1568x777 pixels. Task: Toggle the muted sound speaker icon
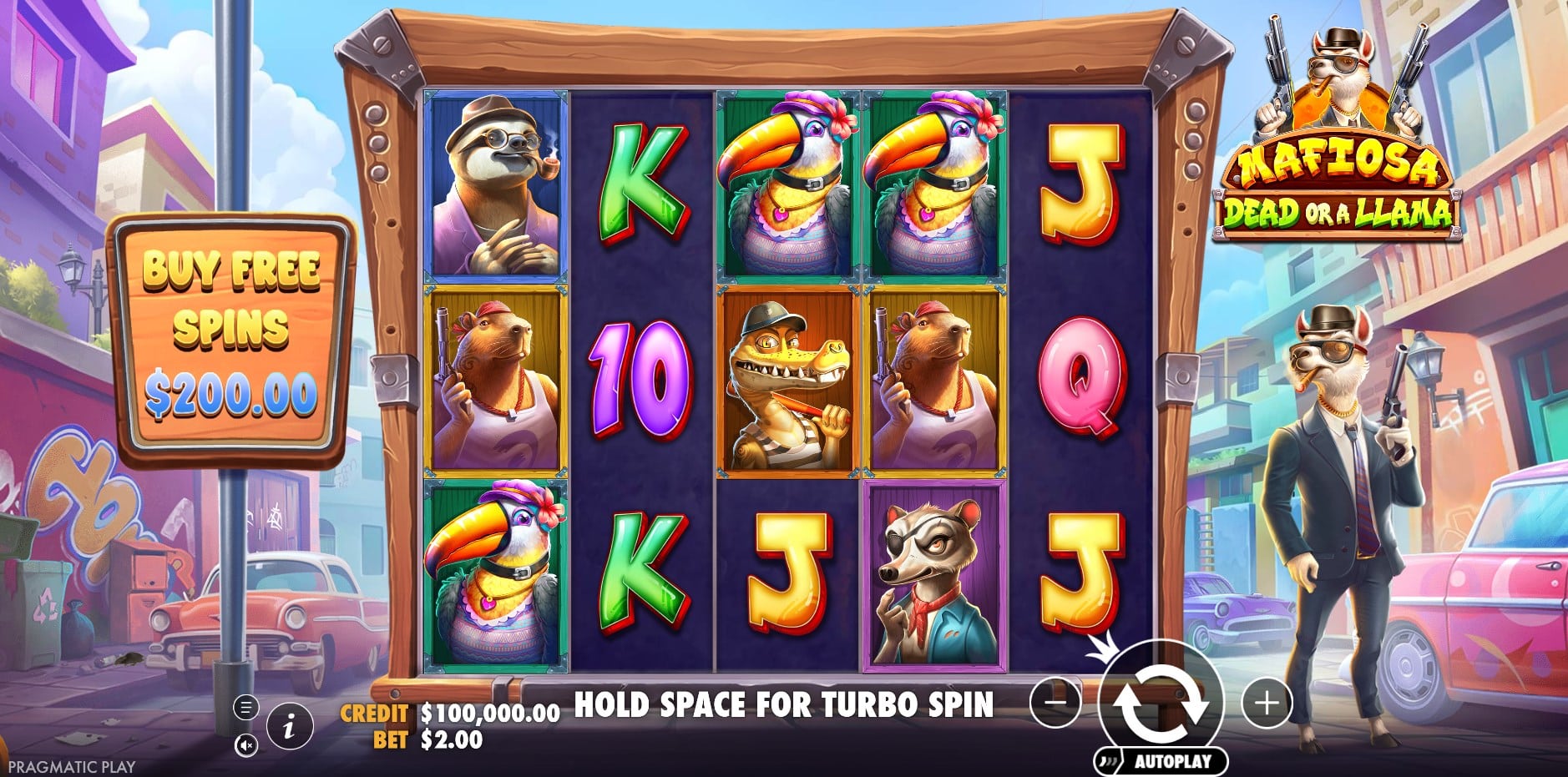coord(245,745)
